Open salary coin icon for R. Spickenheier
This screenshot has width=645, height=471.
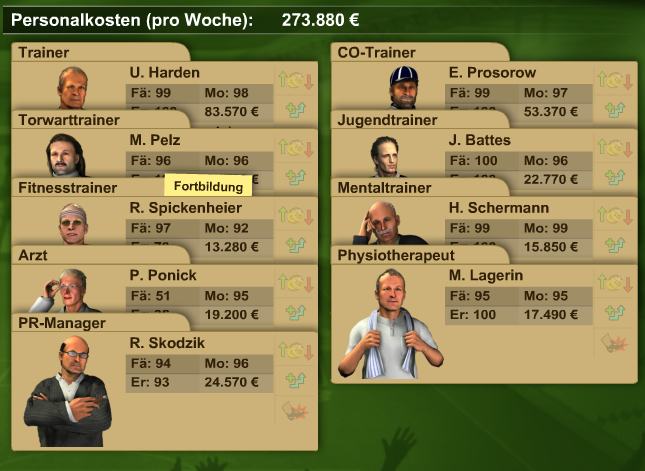(x=296, y=215)
